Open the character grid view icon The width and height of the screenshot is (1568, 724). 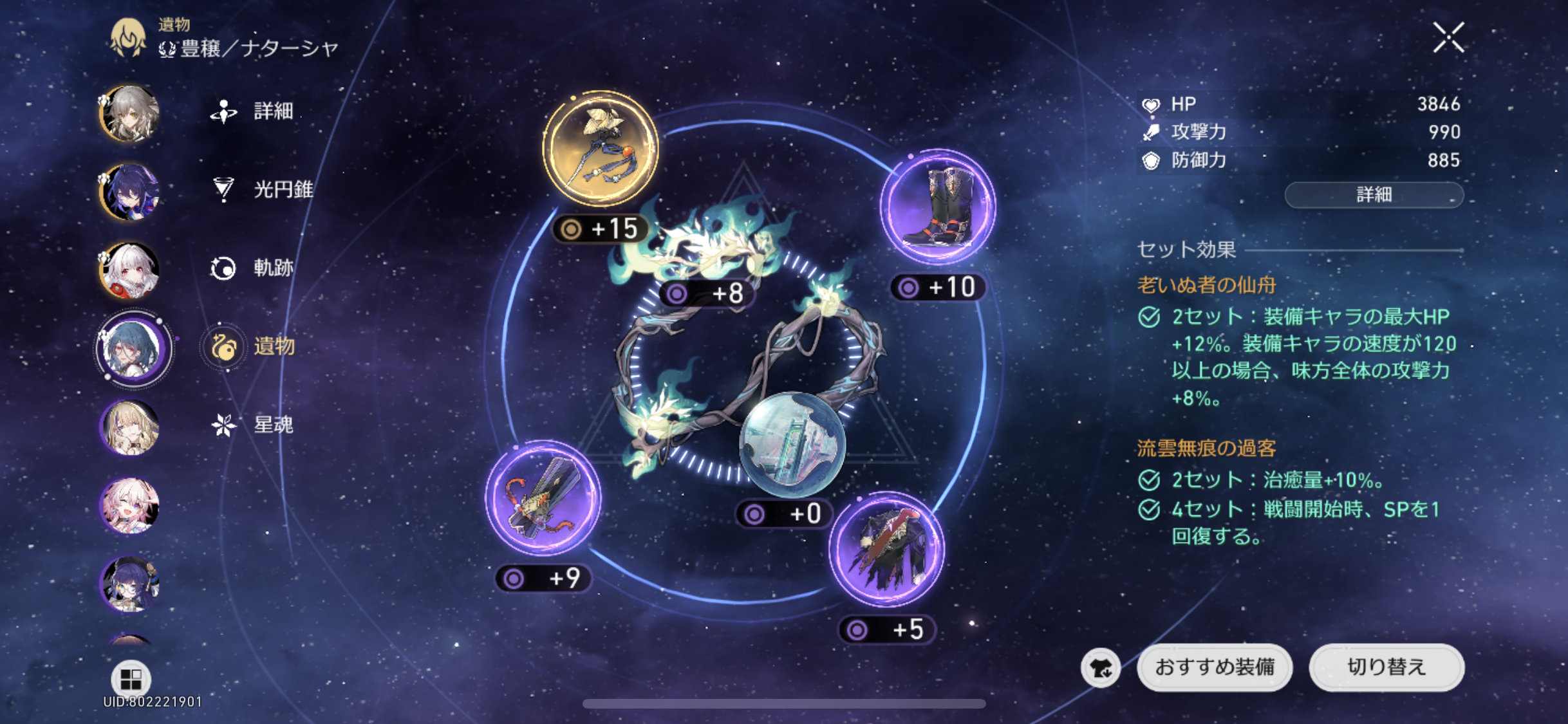131,678
